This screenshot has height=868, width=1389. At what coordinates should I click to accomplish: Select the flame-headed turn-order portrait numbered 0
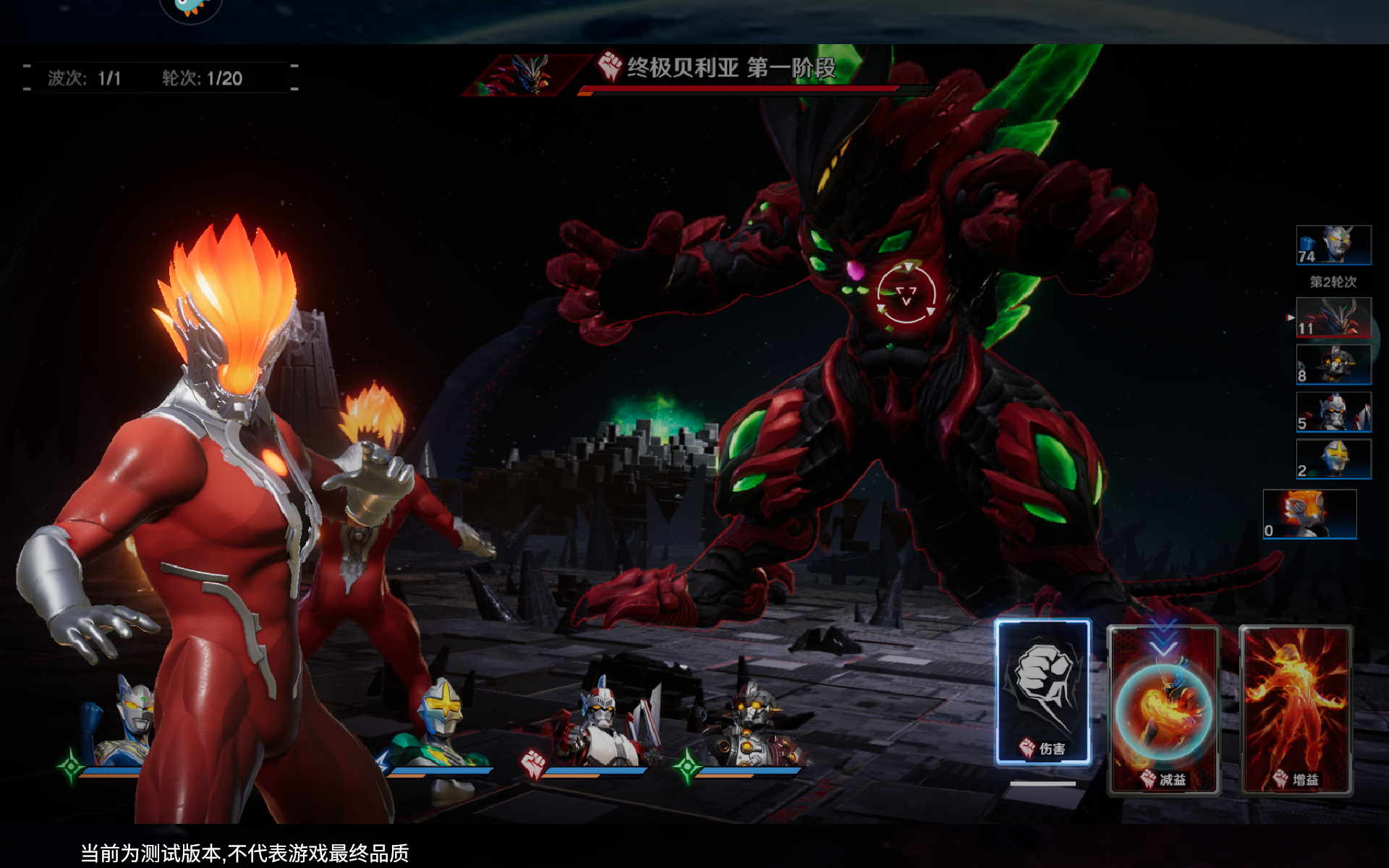coord(1309,514)
